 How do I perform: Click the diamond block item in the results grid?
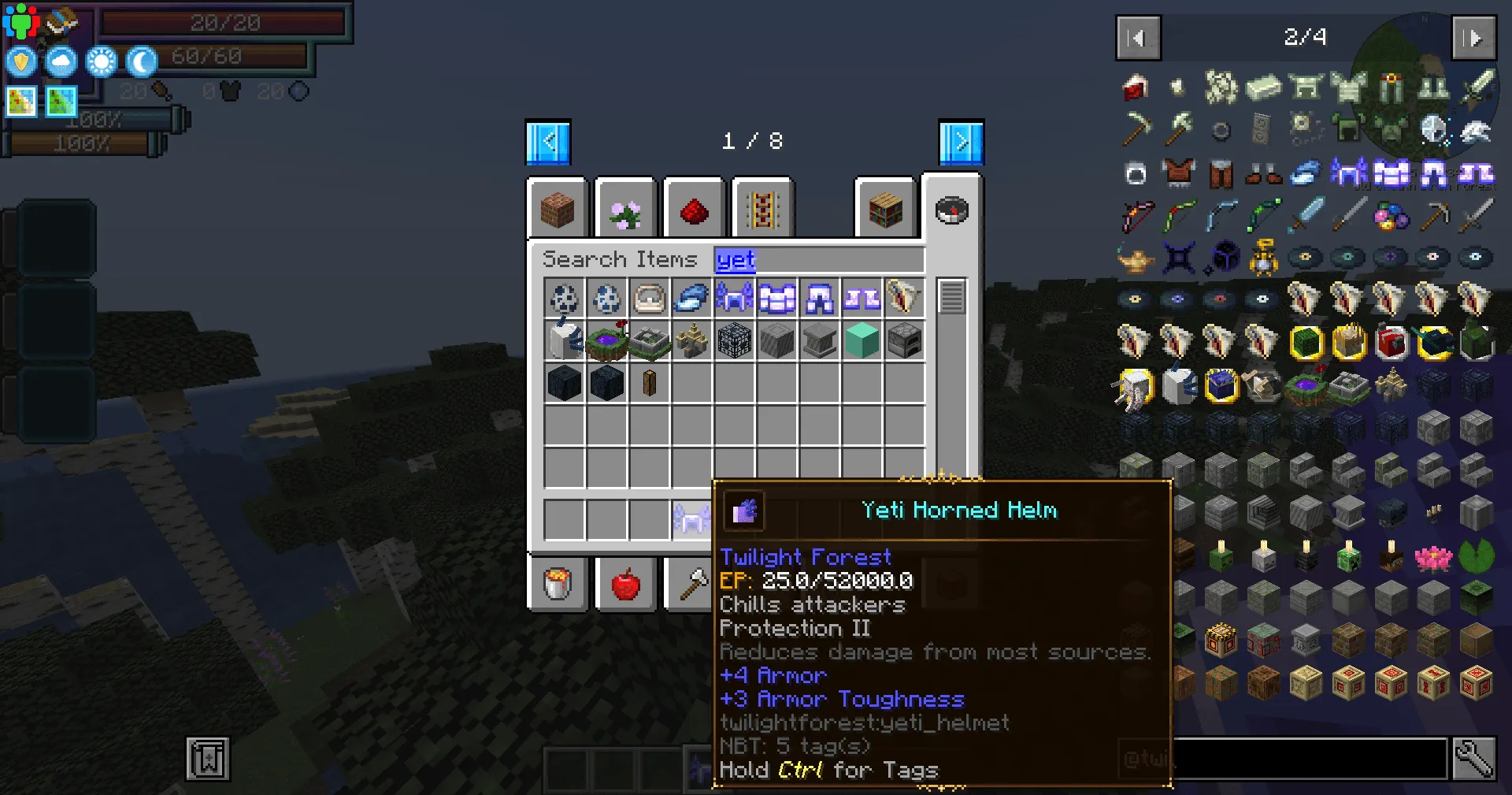pyautogui.click(x=862, y=341)
